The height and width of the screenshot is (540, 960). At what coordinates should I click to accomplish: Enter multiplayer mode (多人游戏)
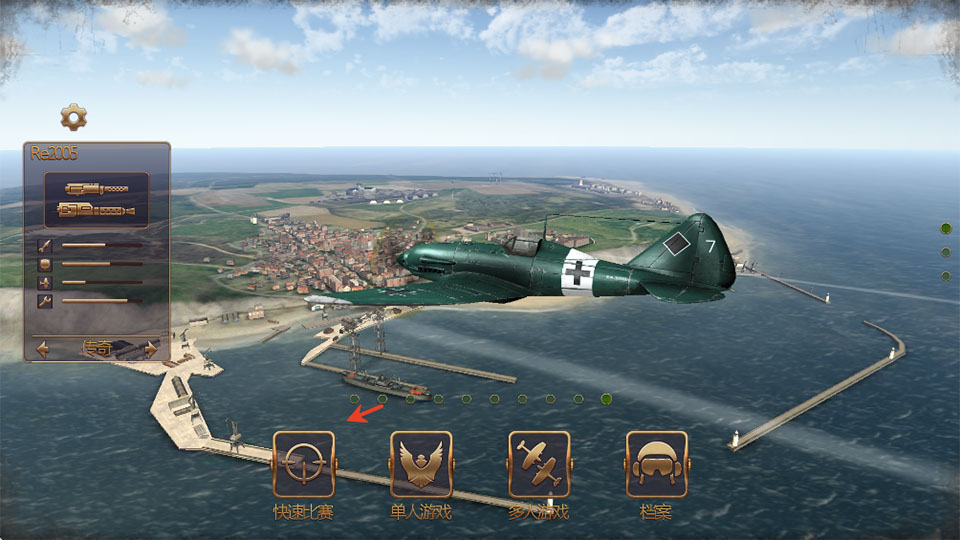[x=539, y=464]
